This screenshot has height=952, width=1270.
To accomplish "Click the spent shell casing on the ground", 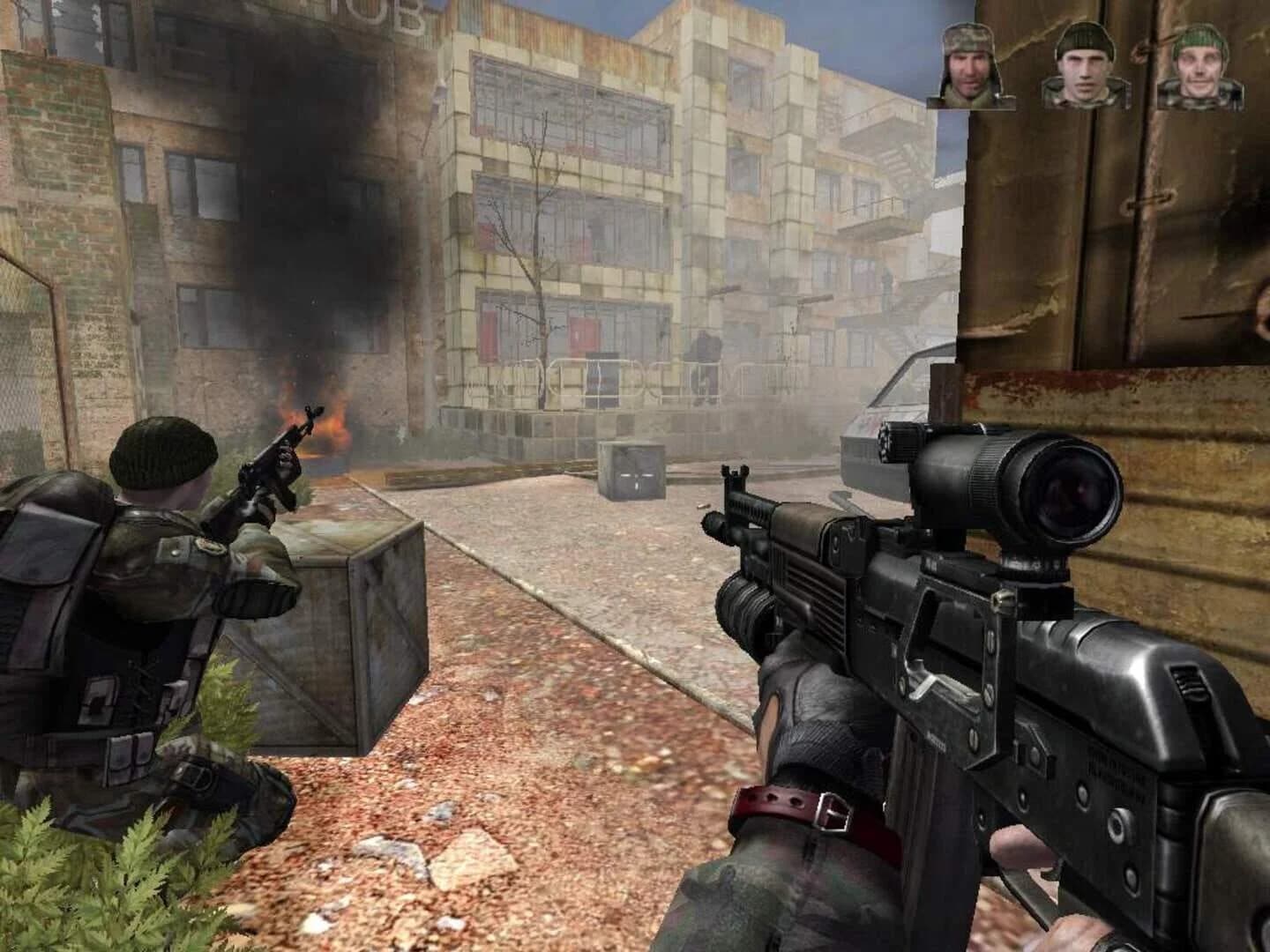I will point(703,506).
